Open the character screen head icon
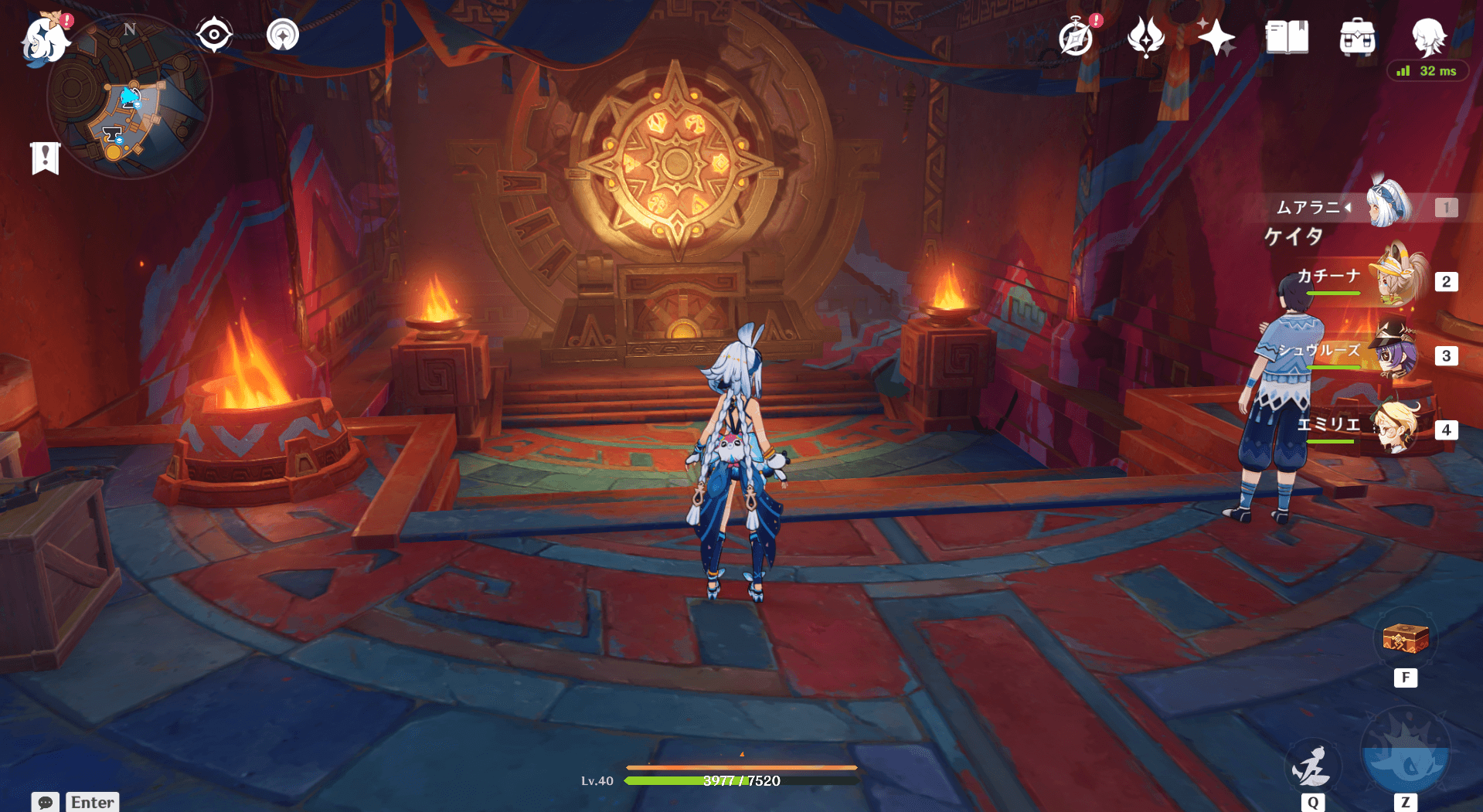The height and width of the screenshot is (812, 1483). coord(1427,37)
